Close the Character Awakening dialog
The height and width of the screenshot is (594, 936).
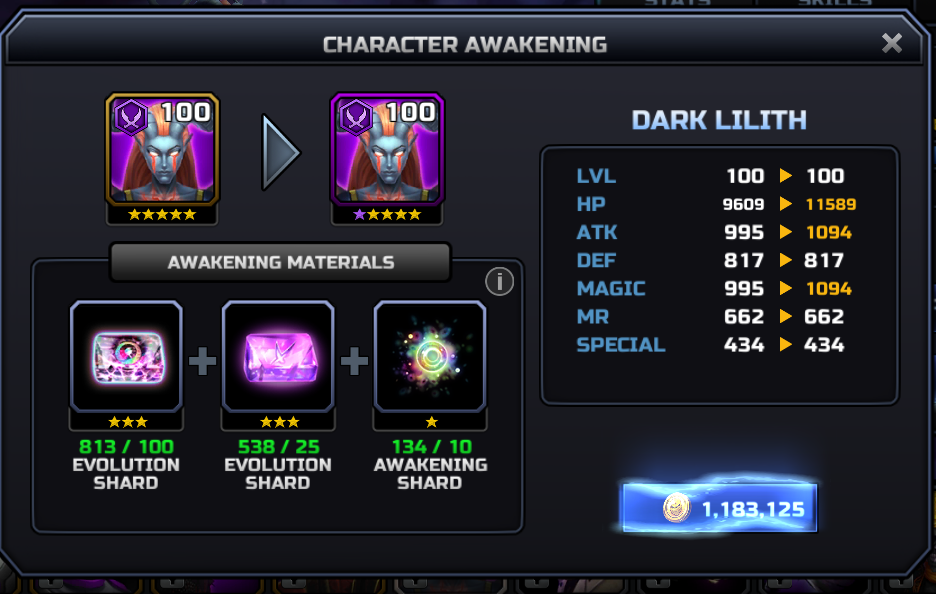891,43
